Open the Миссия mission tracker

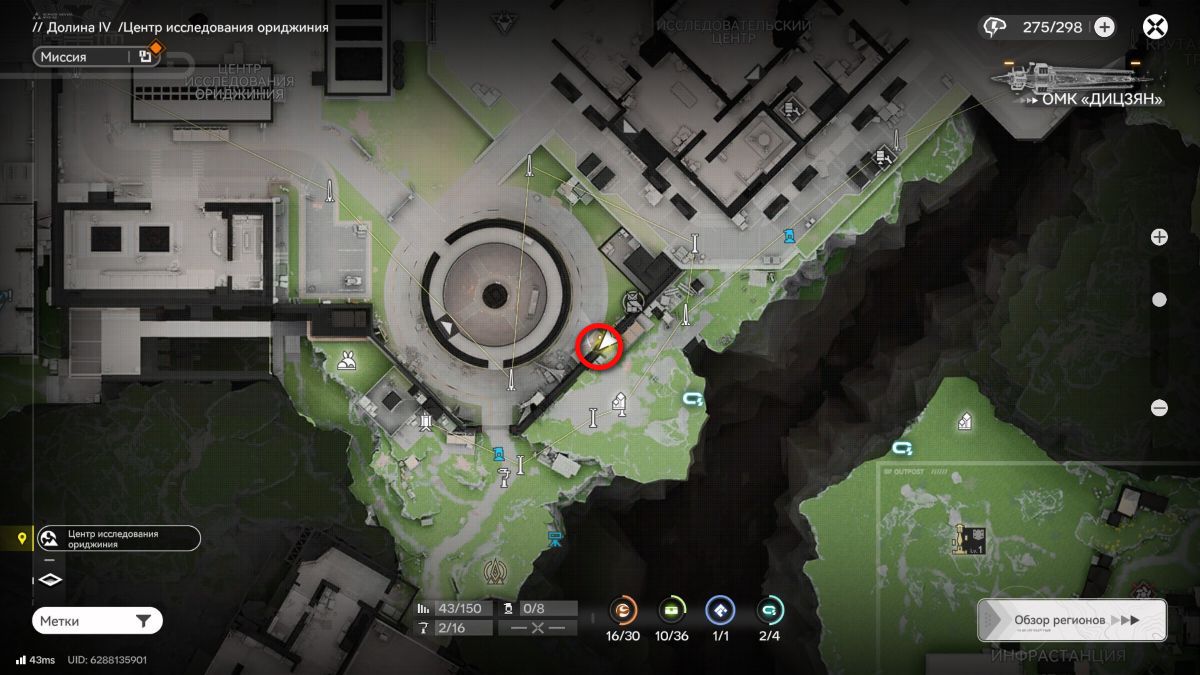[96, 57]
